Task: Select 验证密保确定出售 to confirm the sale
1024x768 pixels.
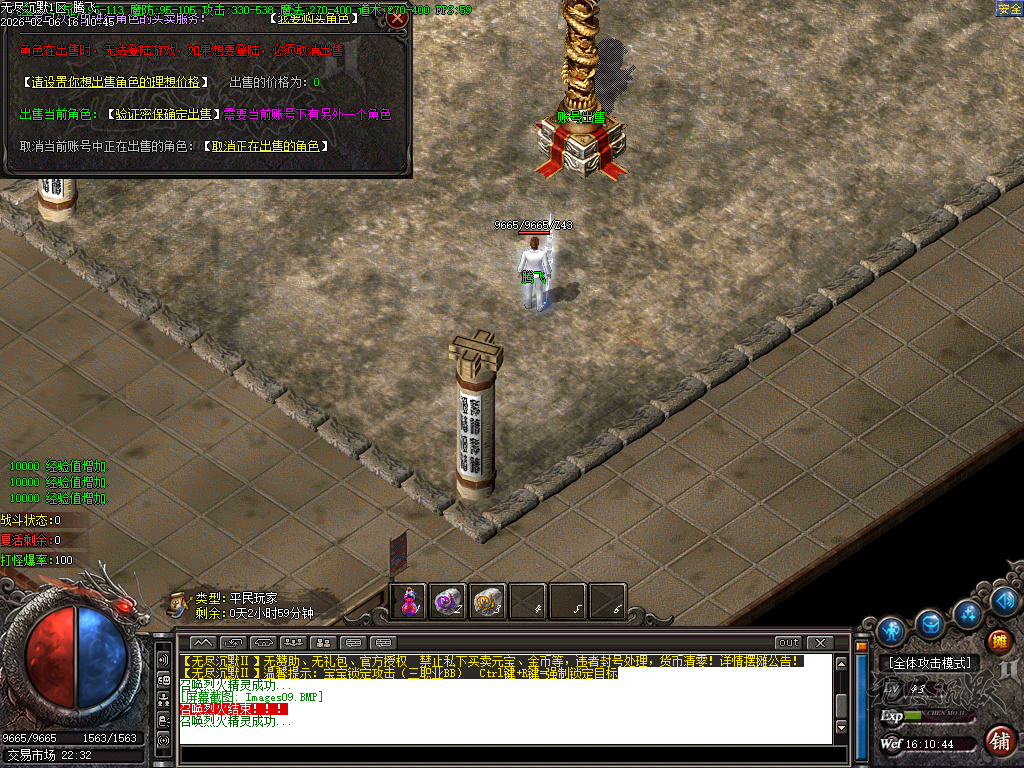Action: pos(162,114)
